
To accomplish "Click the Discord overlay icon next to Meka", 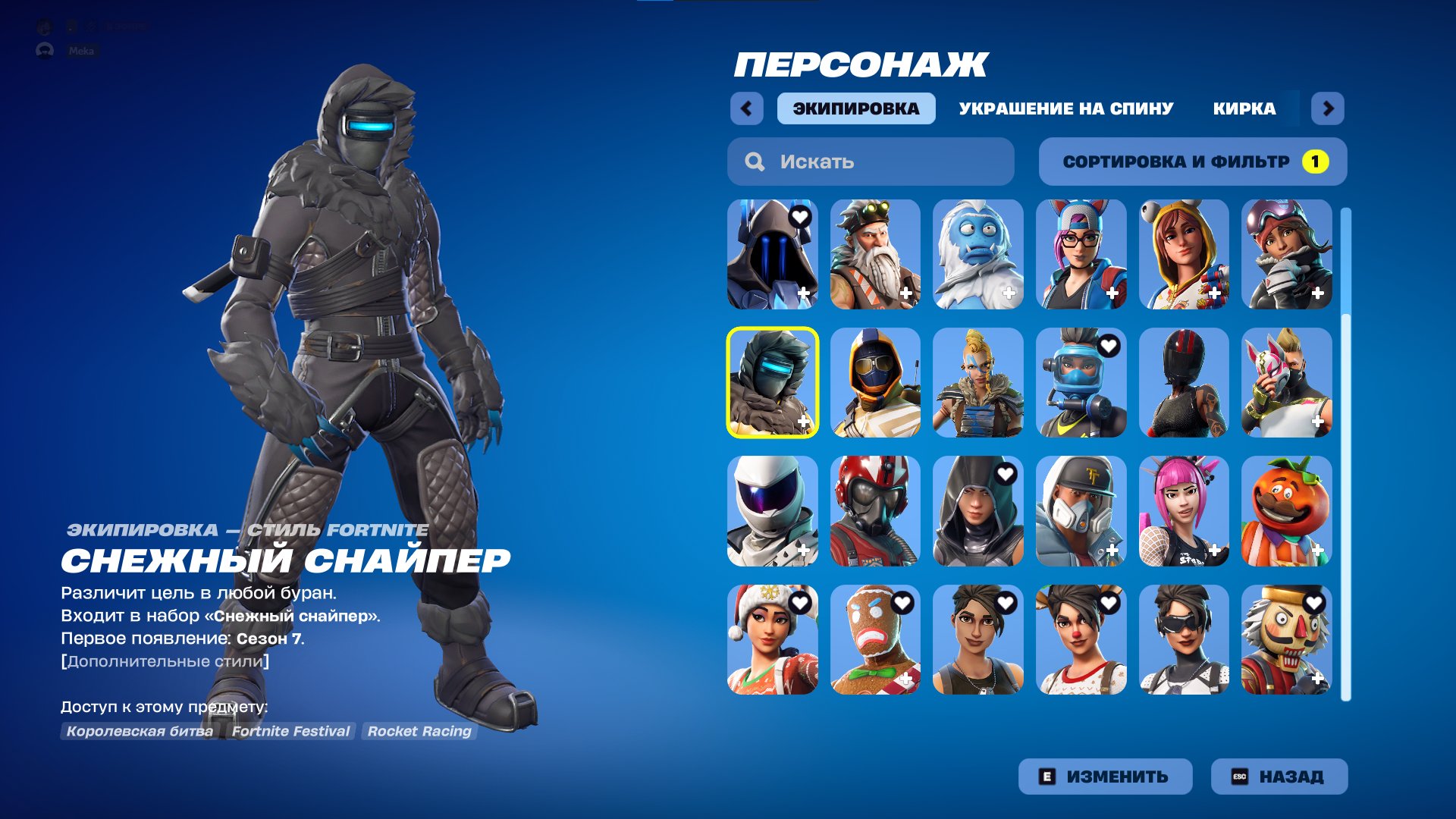I will (x=47, y=51).
